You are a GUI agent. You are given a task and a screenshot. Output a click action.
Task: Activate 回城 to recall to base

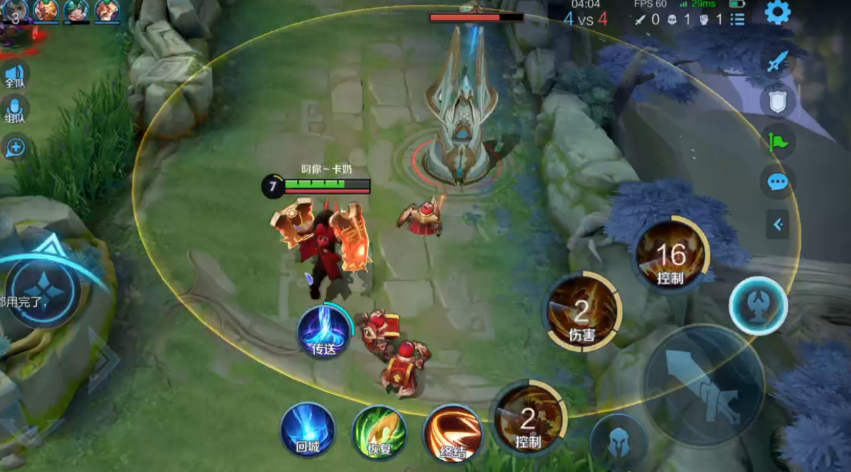(x=308, y=430)
